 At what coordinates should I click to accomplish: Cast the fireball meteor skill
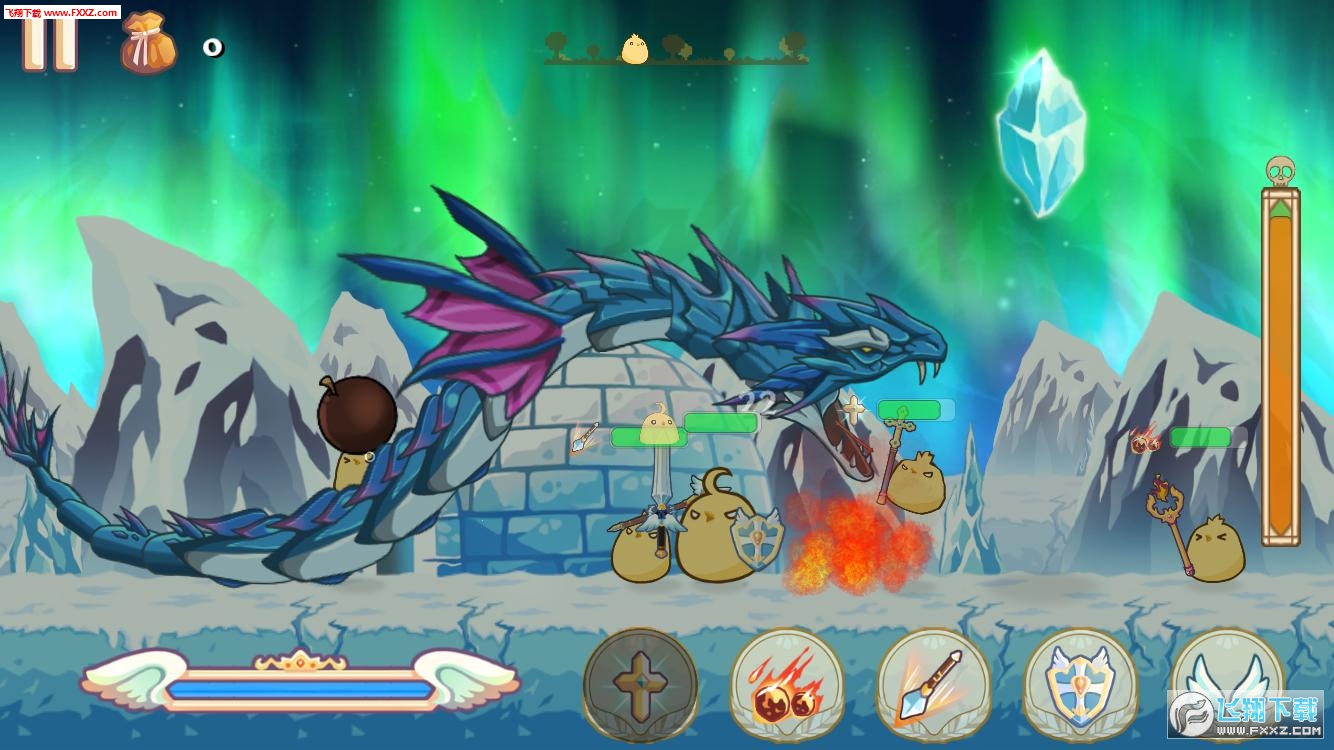click(x=787, y=686)
